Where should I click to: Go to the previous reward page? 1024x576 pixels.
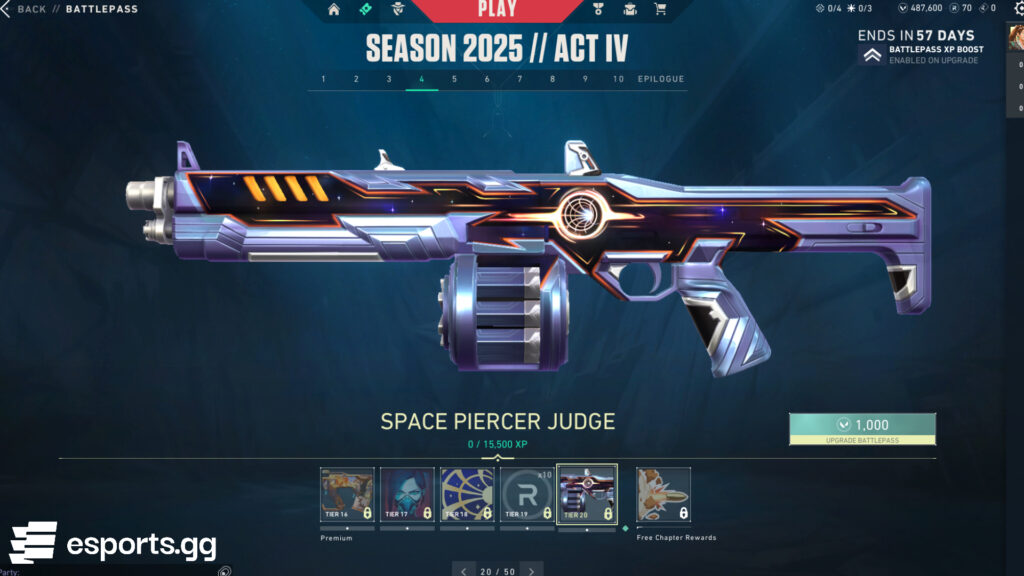point(463,571)
